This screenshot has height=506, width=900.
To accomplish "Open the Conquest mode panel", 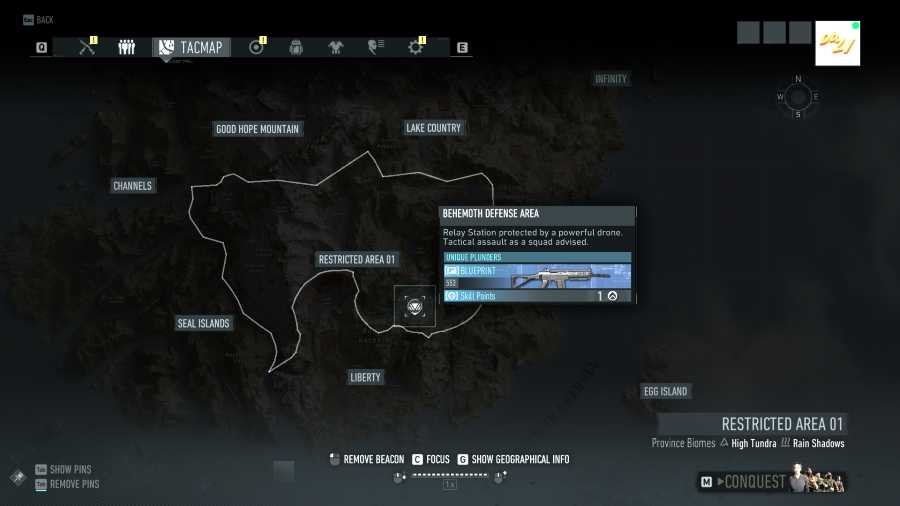I will point(771,482).
